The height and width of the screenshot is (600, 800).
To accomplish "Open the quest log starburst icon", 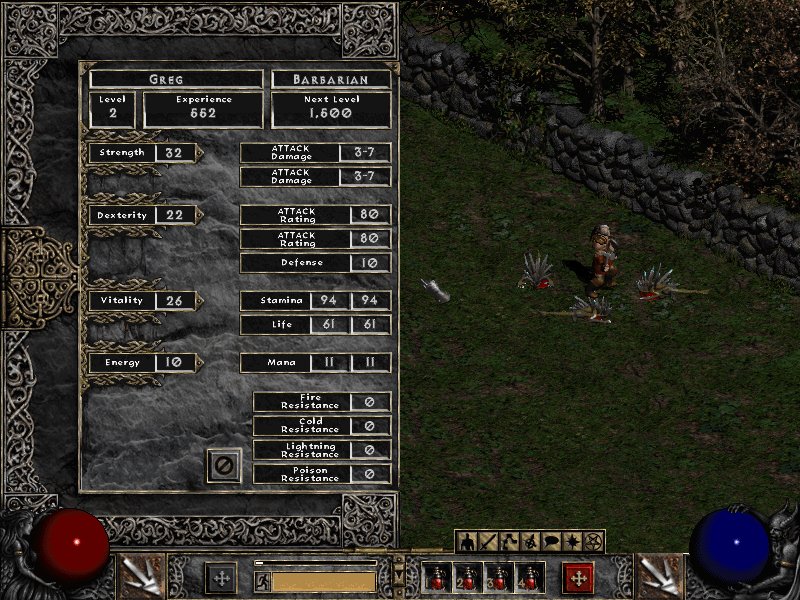I will [572, 542].
